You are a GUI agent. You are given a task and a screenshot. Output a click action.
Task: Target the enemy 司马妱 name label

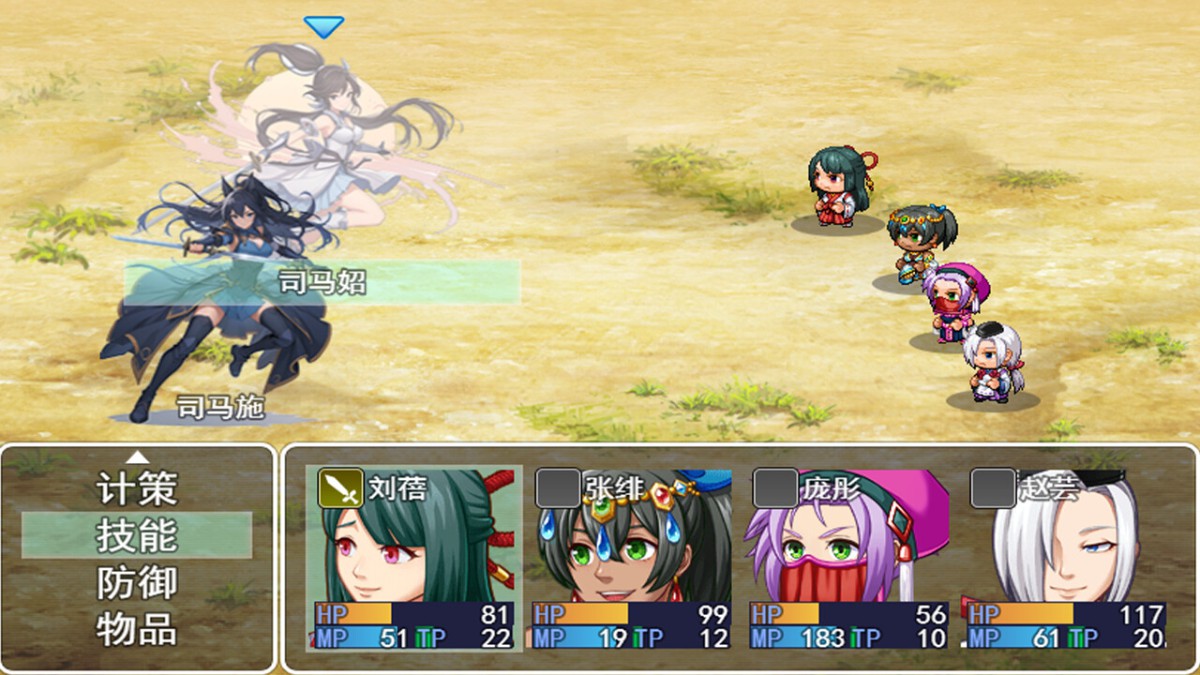point(322,283)
